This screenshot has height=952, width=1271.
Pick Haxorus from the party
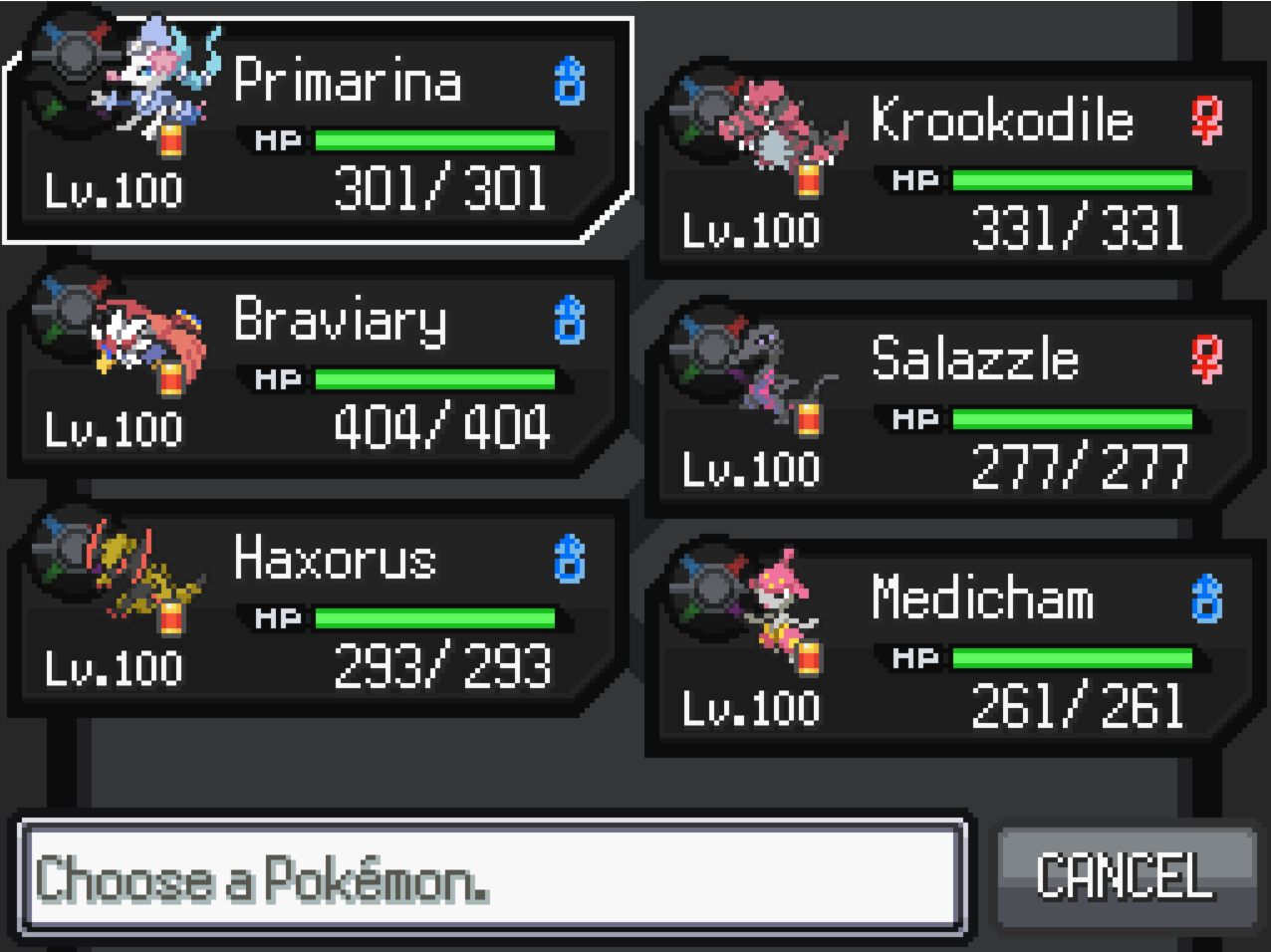pyautogui.click(x=319, y=609)
